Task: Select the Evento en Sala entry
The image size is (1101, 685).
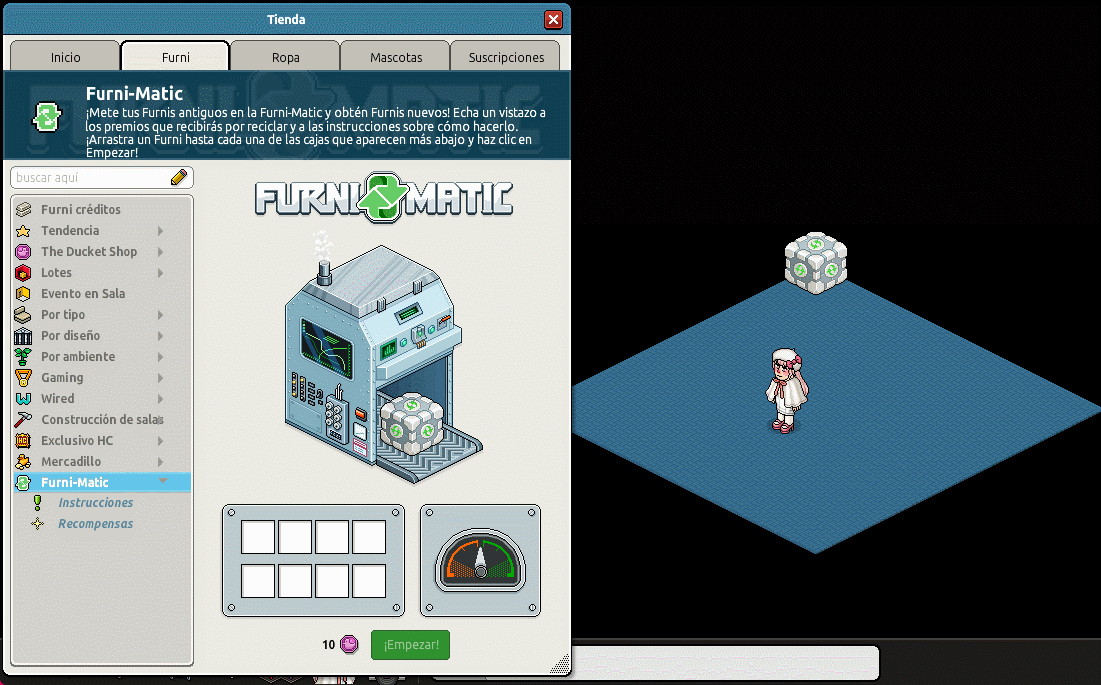Action: 83,294
